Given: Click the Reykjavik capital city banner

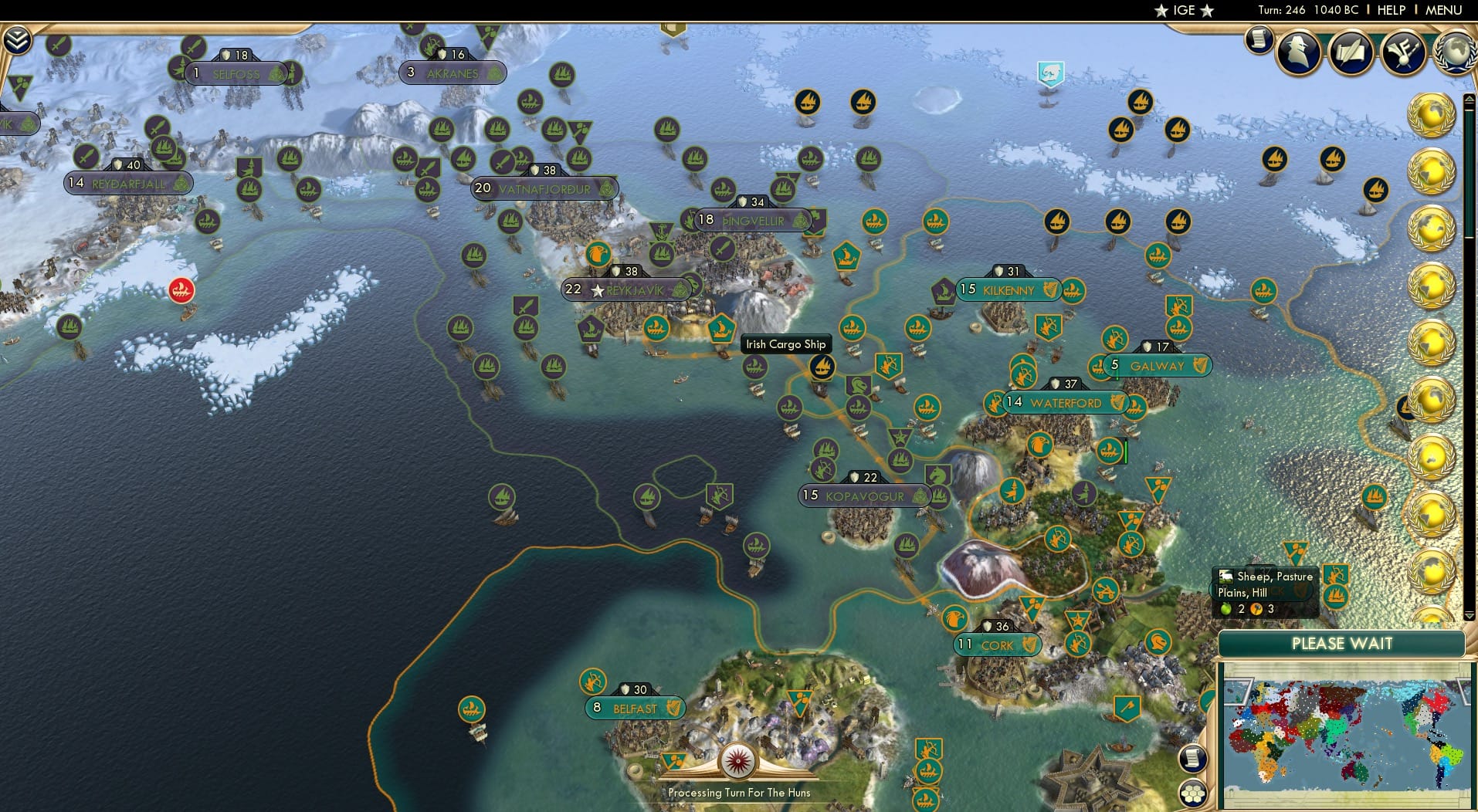Looking at the screenshot, I should (x=626, y=289).
